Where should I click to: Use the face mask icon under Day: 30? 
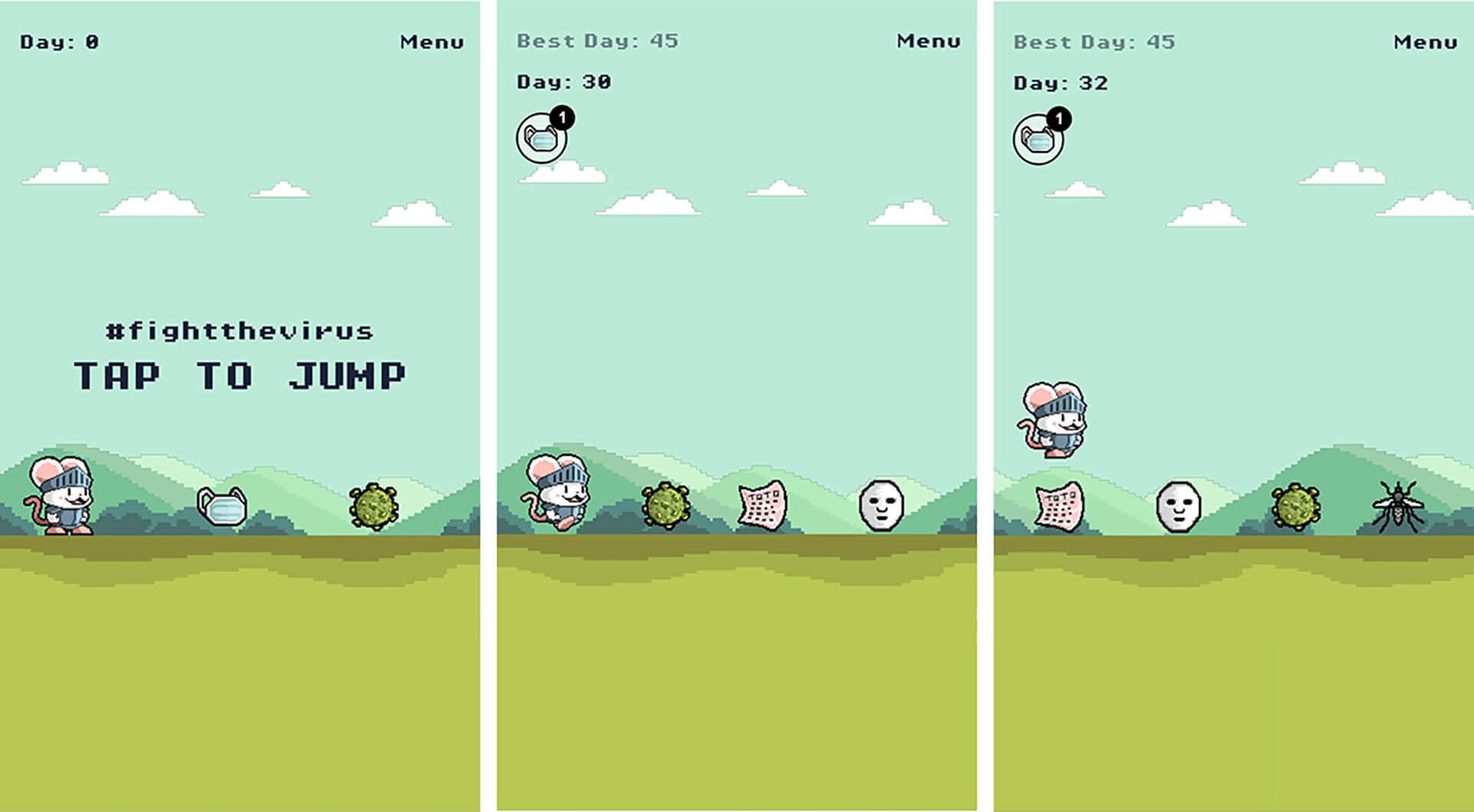(542, 139)
